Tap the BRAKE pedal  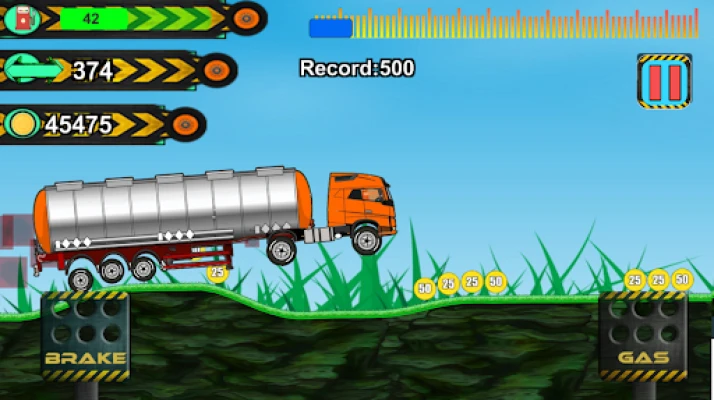pyautogui.click(x=85, y=335)
